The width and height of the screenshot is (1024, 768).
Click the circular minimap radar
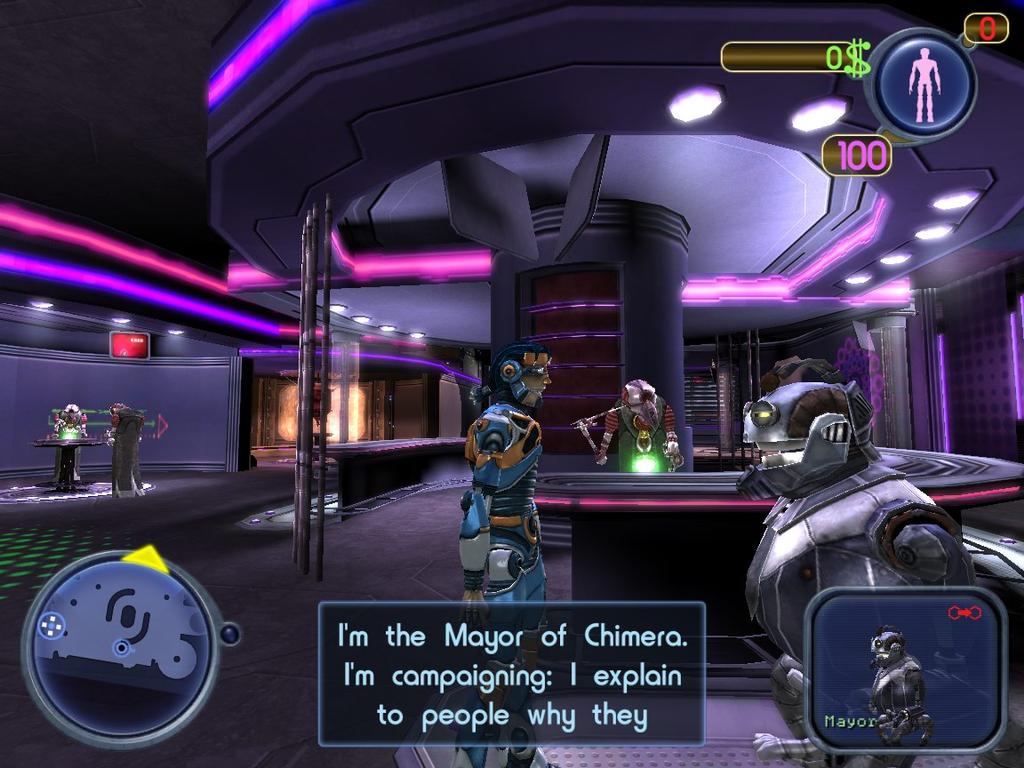point(120,649)
